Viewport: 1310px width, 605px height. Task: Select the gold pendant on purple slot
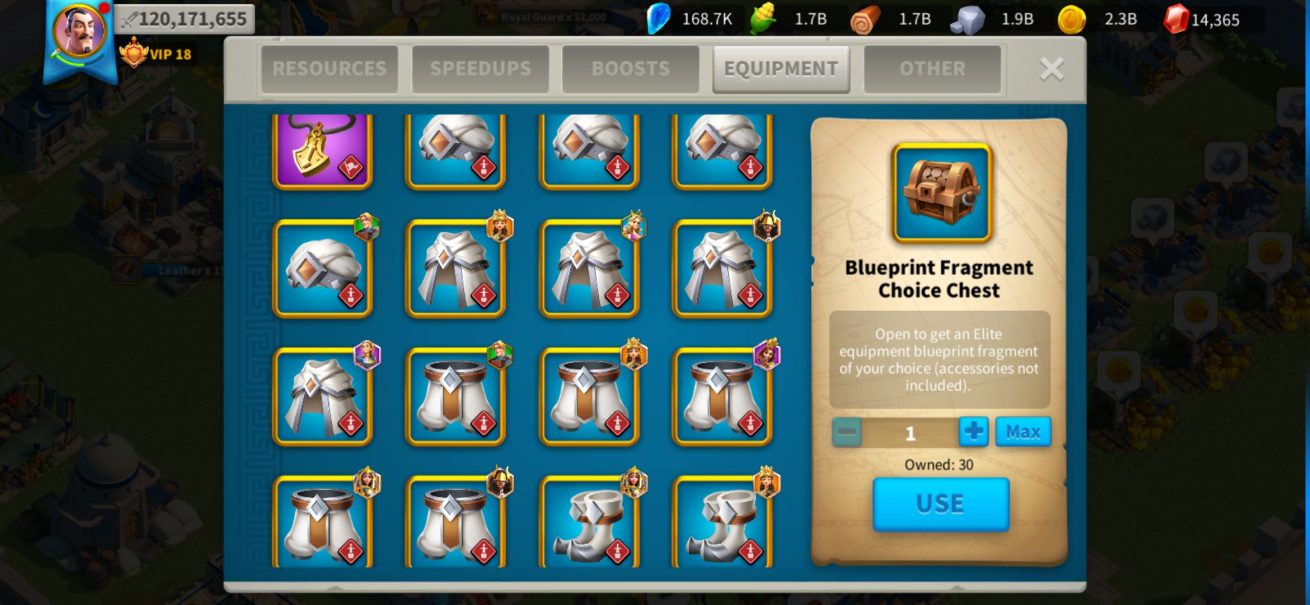click(x=323, y=150)
